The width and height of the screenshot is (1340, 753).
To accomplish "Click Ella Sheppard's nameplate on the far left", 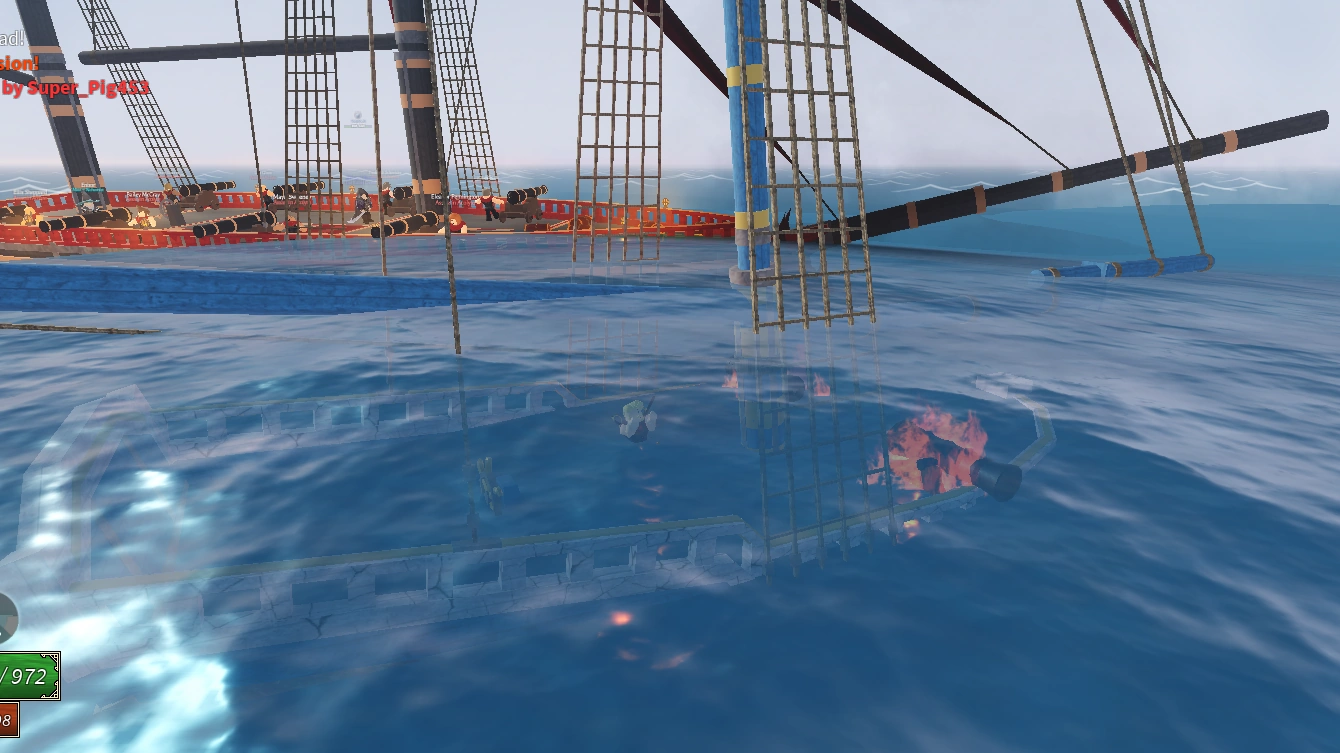I will click(30, 193).
